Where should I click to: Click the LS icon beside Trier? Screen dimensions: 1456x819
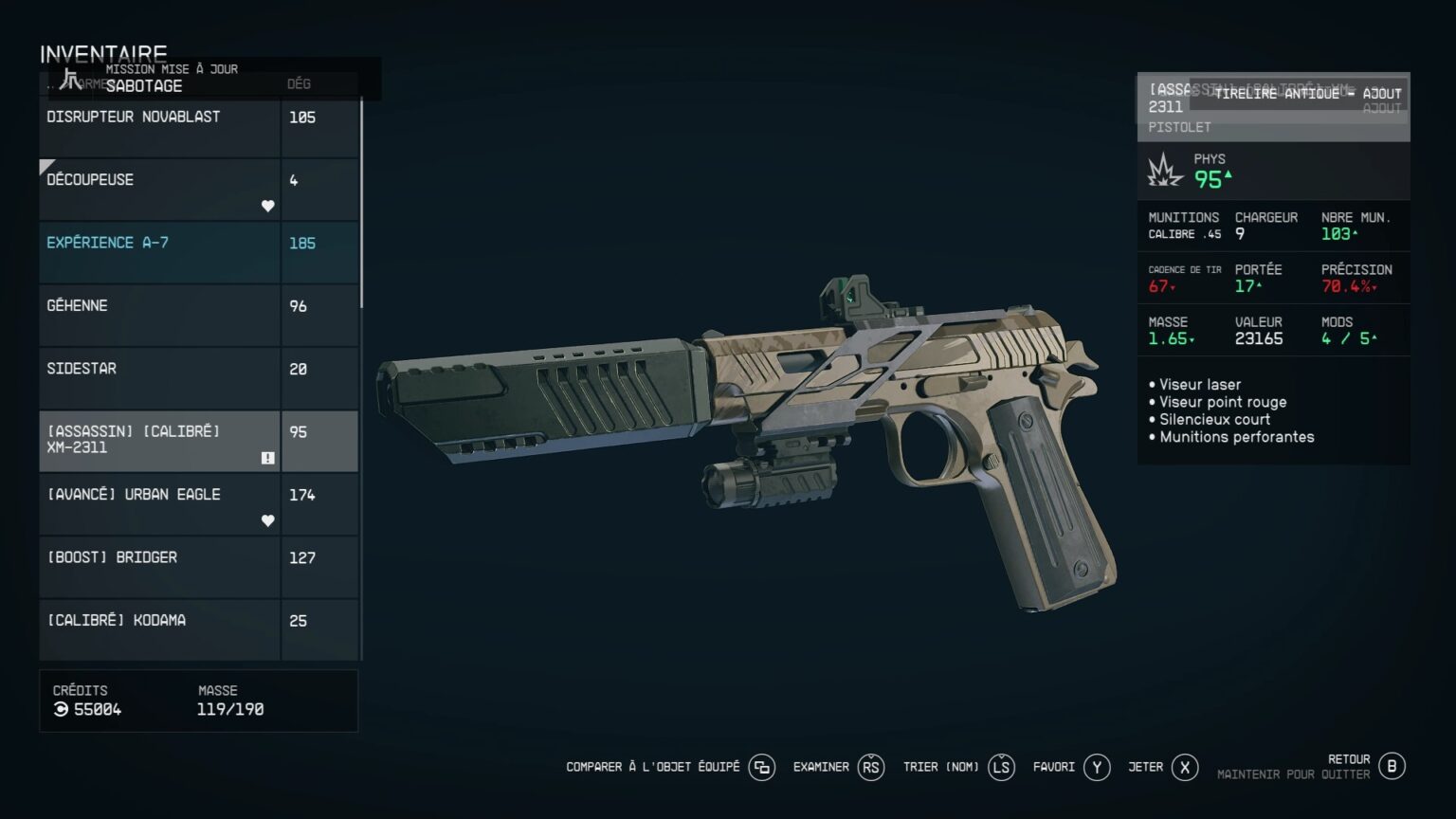click(x=1000, y=767)
